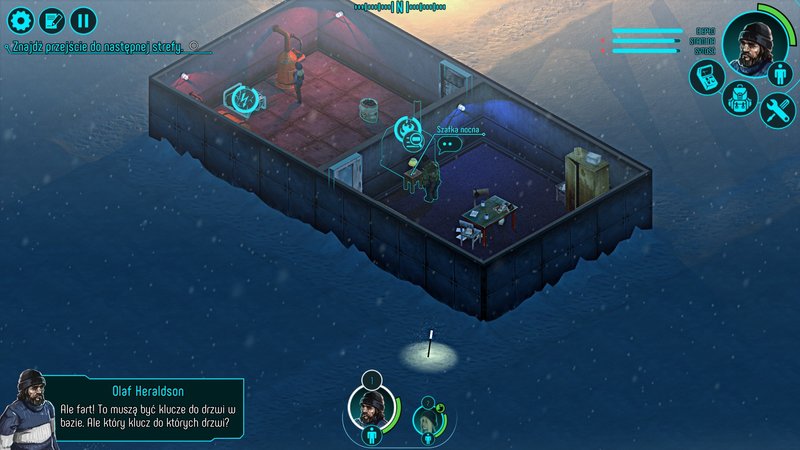Select party member one portrait
This screenshot has height=450, width=800.
coord(368,406)
